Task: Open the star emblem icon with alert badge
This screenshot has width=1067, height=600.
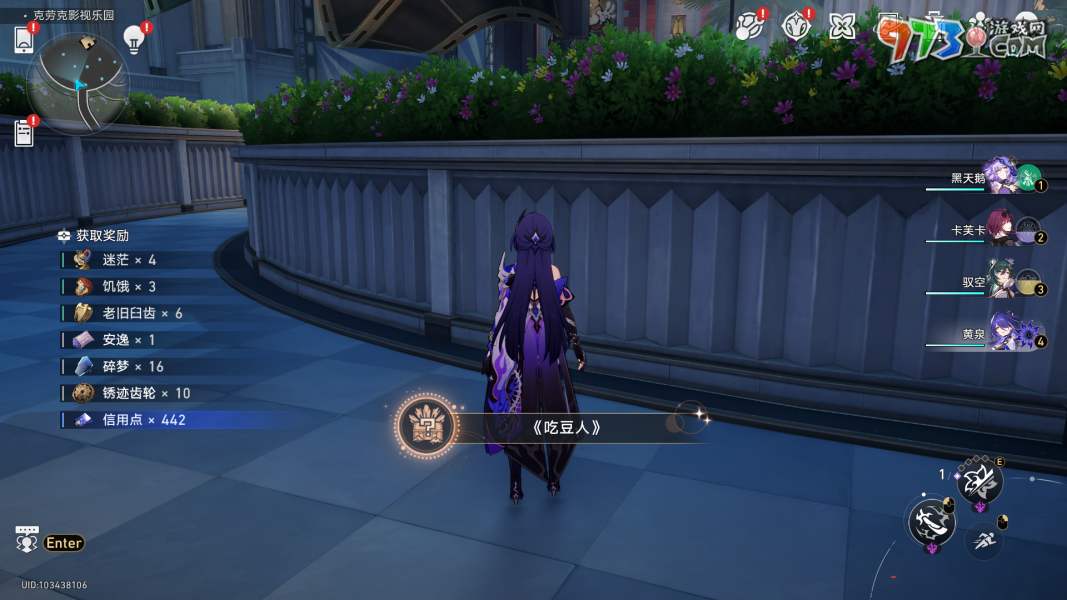Action: pyautogui.click(x=795, y=26)
